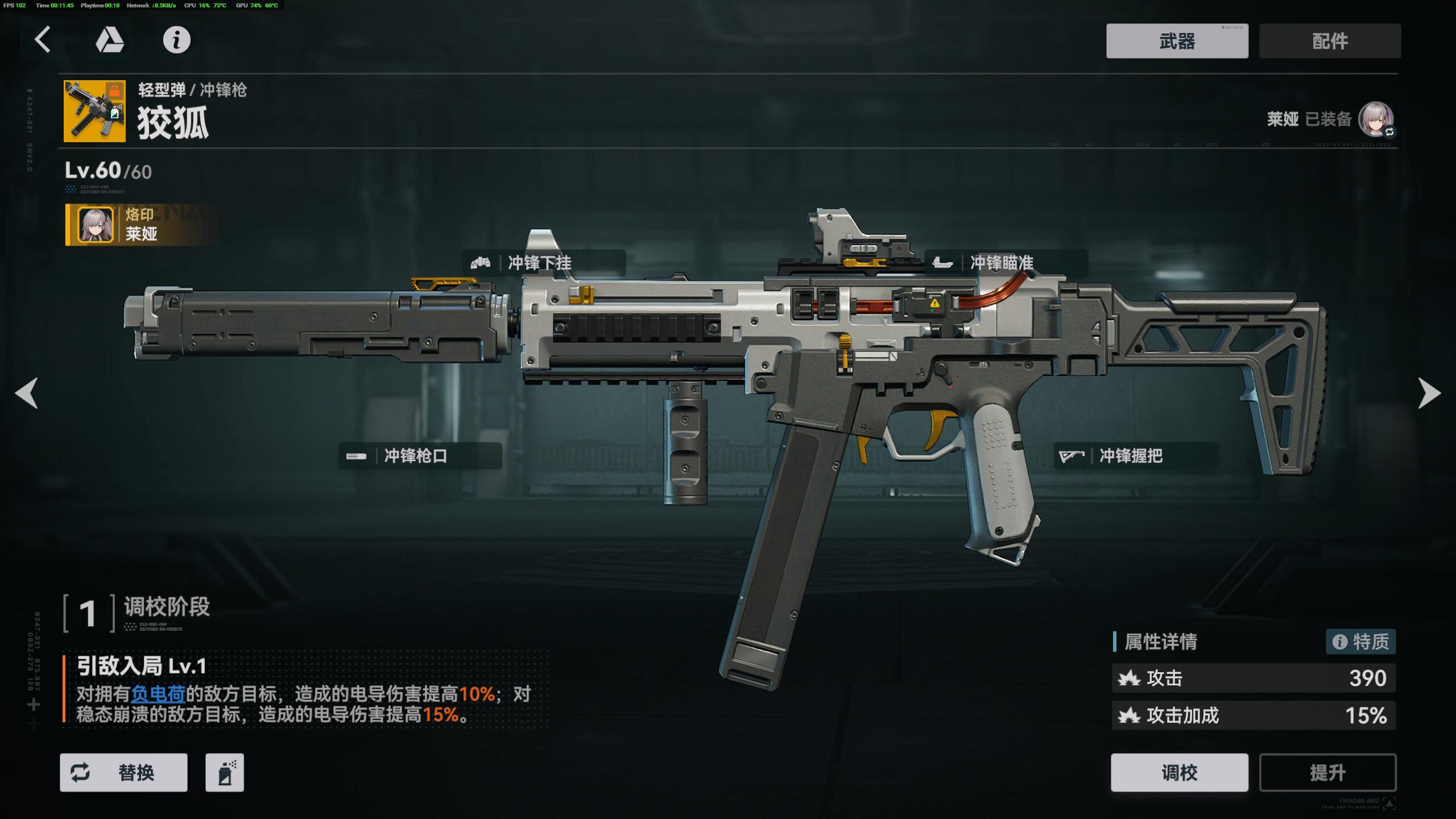Switch to the 武器 tab
1456x819 pixels.
1177,41
